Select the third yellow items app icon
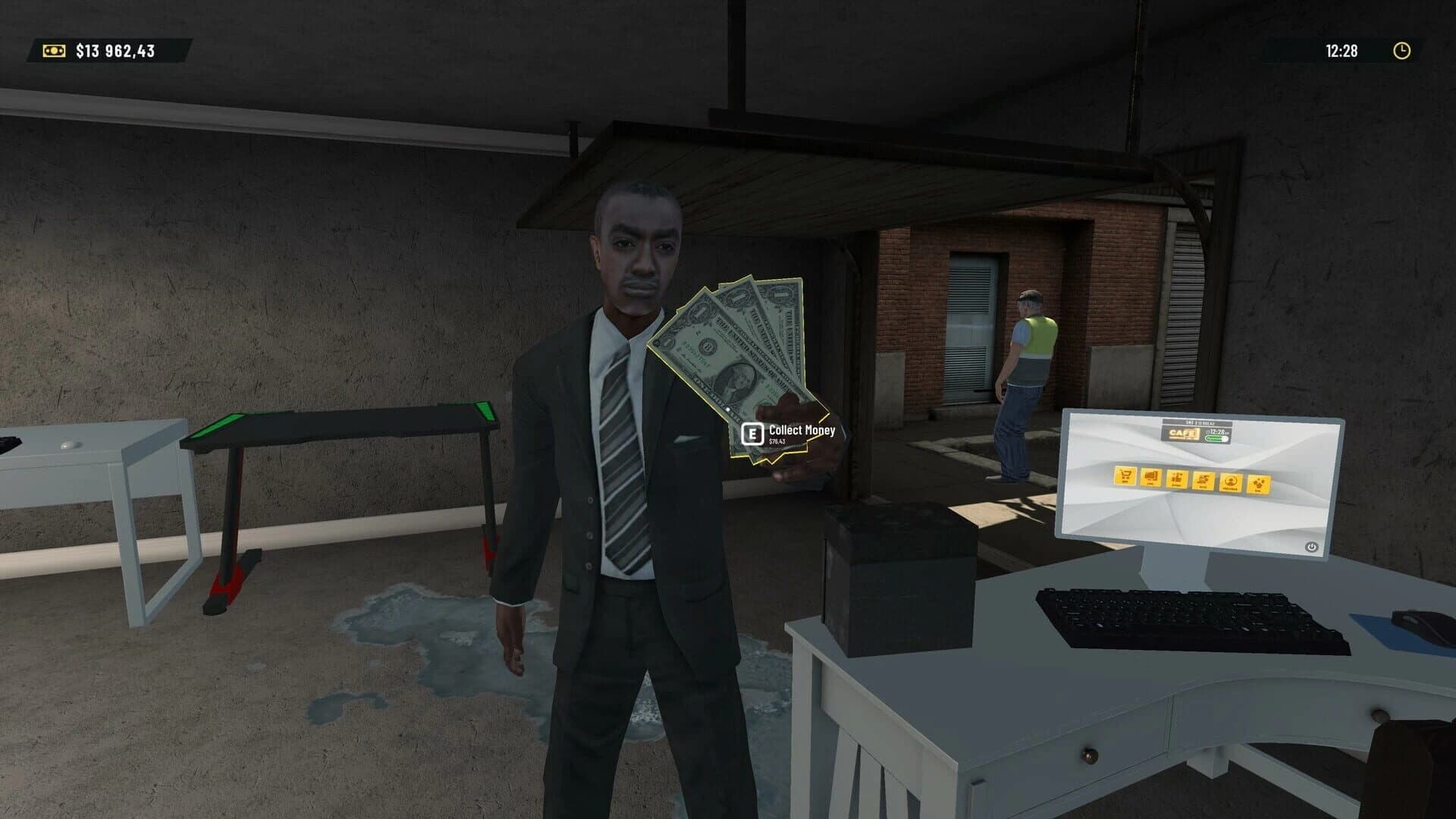The image size is (1456, 819). (1176, 480)
